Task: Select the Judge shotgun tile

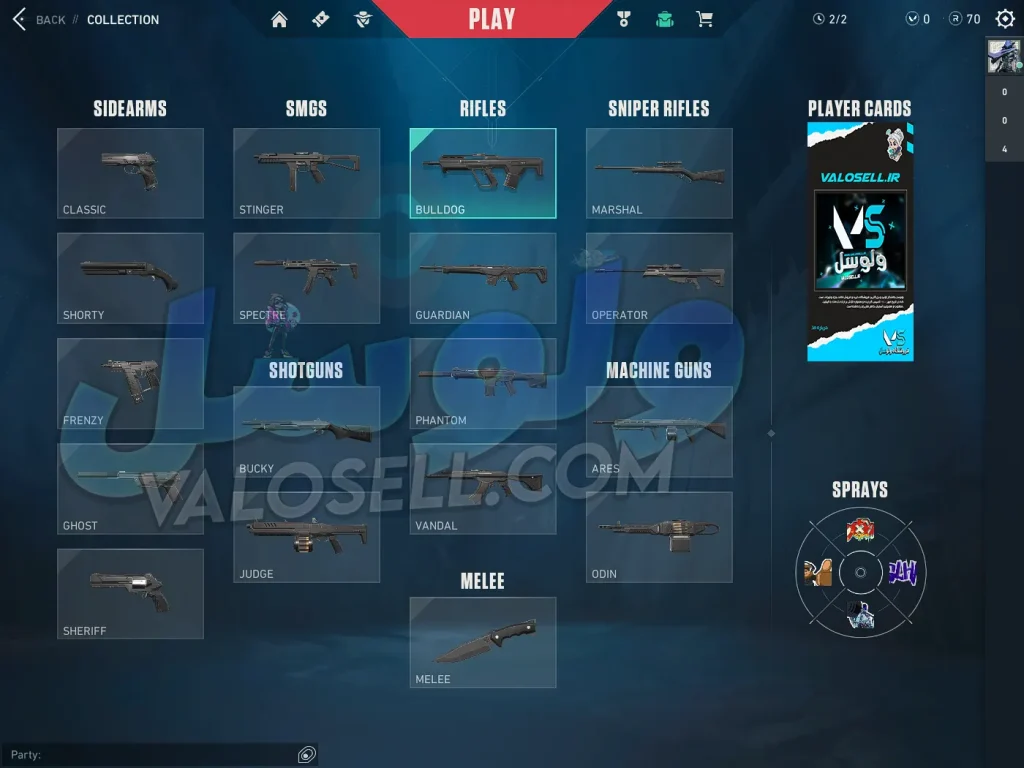Action: pyautogui.click(x=306, y=537)
